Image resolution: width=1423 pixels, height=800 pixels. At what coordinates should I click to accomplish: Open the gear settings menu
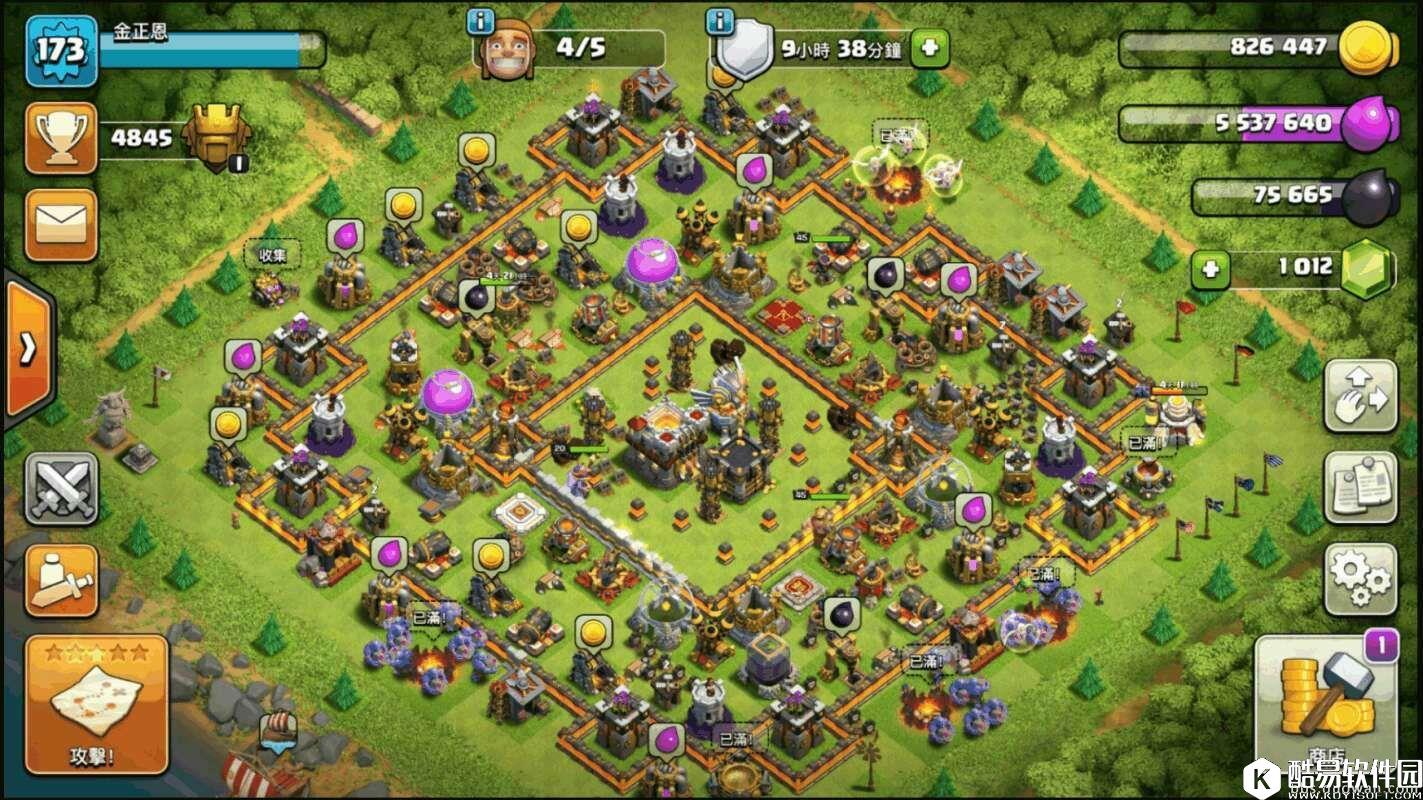point(1360,578)
